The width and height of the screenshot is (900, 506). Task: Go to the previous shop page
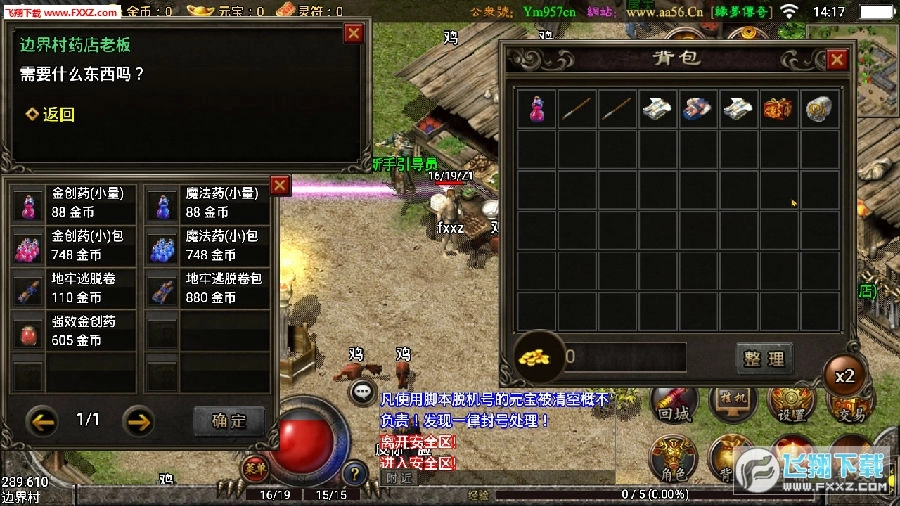tap(43, 420)
